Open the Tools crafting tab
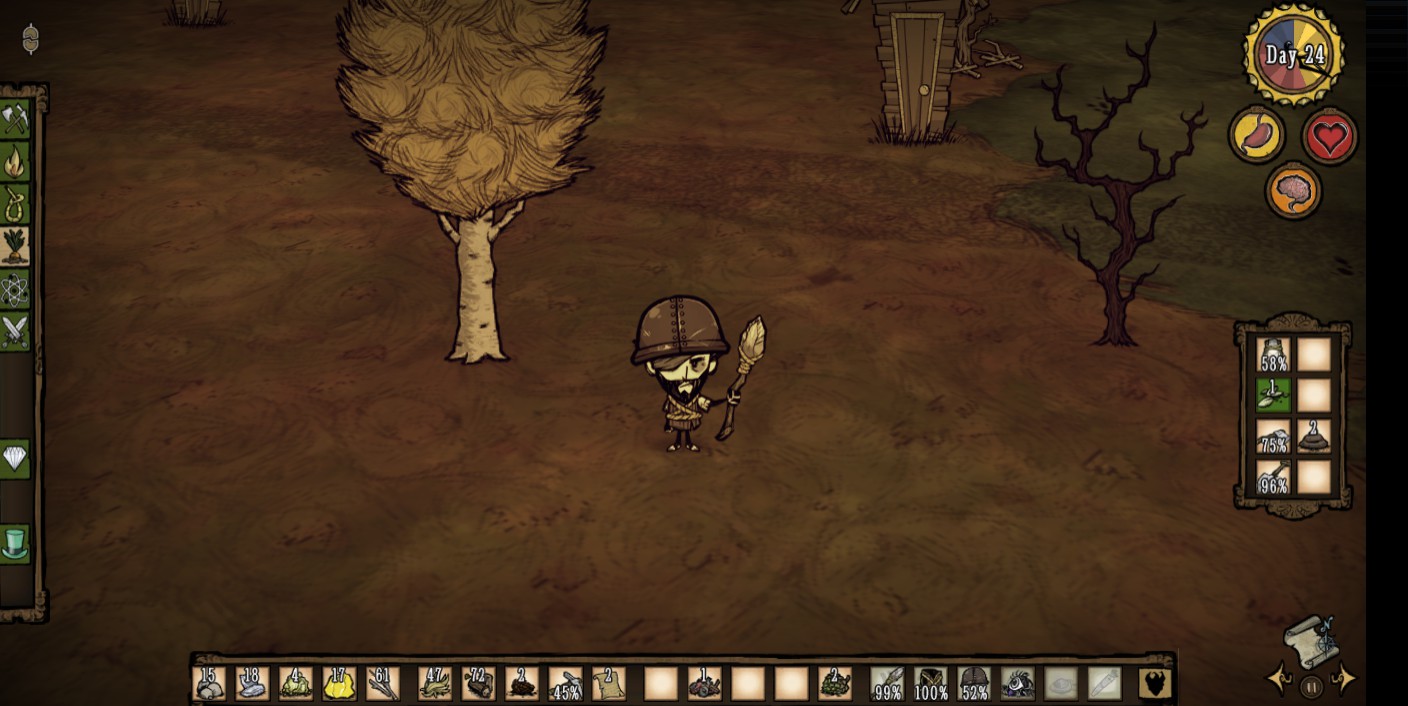Image resolution: width=1408 pixels, height=706 pixels. (x=15, y=119)
